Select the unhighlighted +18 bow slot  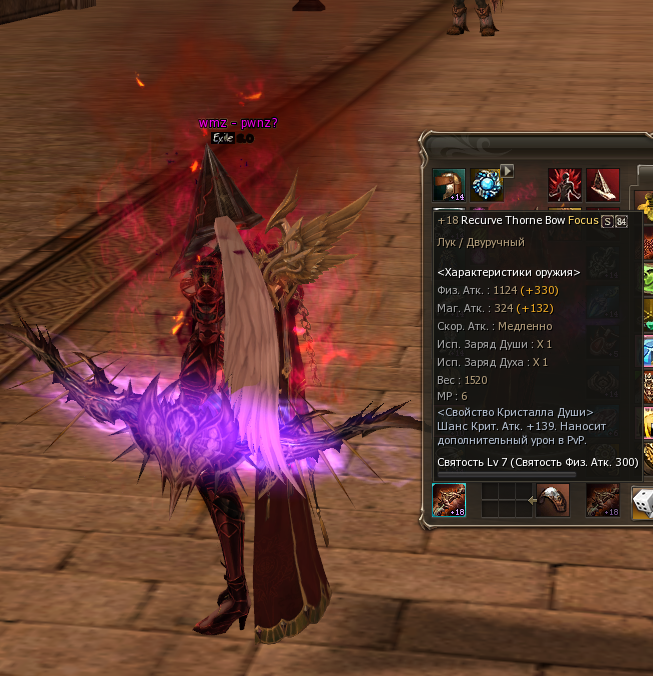(x=603, y=500)
